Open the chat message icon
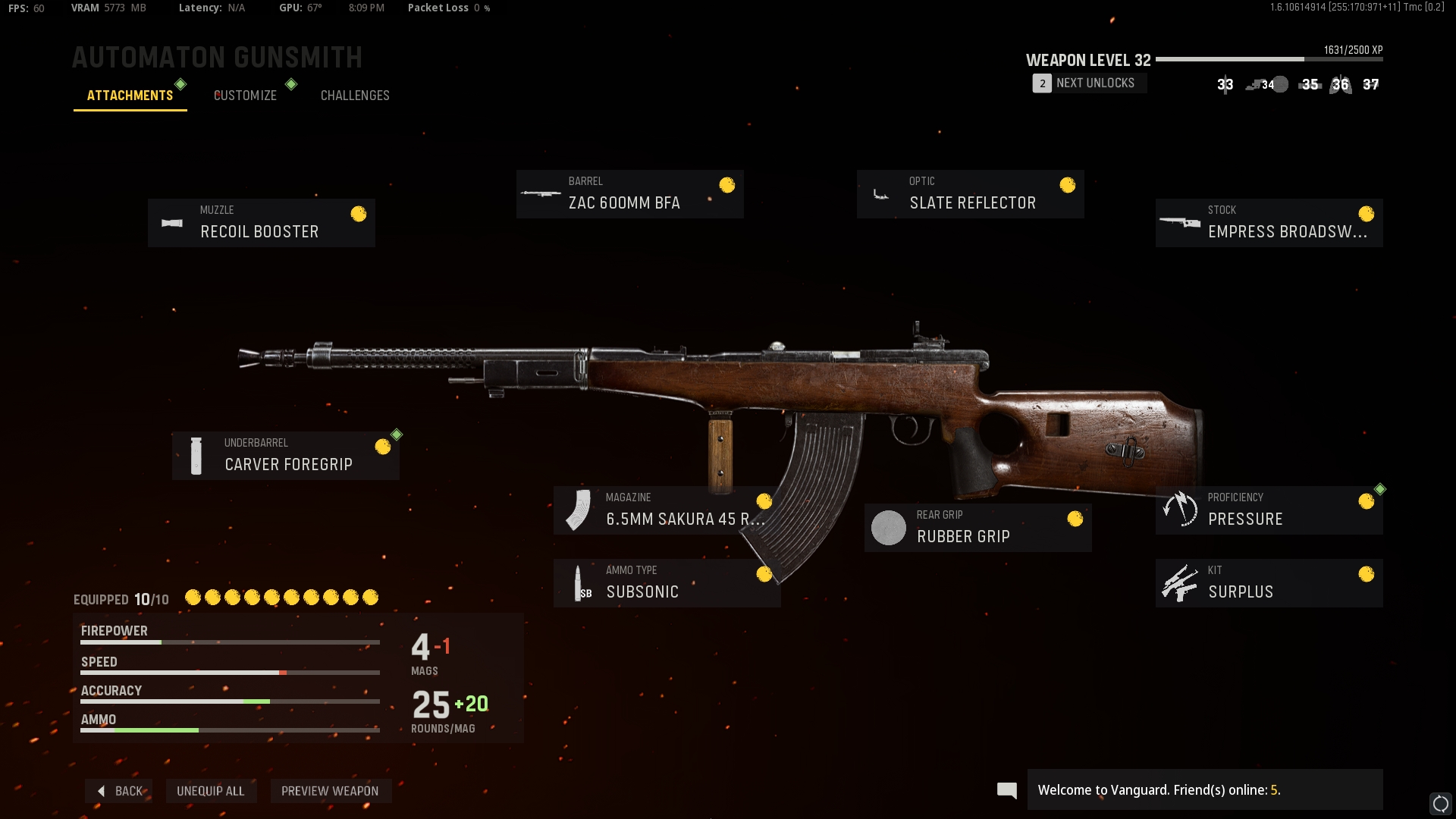 [1007, 791]
